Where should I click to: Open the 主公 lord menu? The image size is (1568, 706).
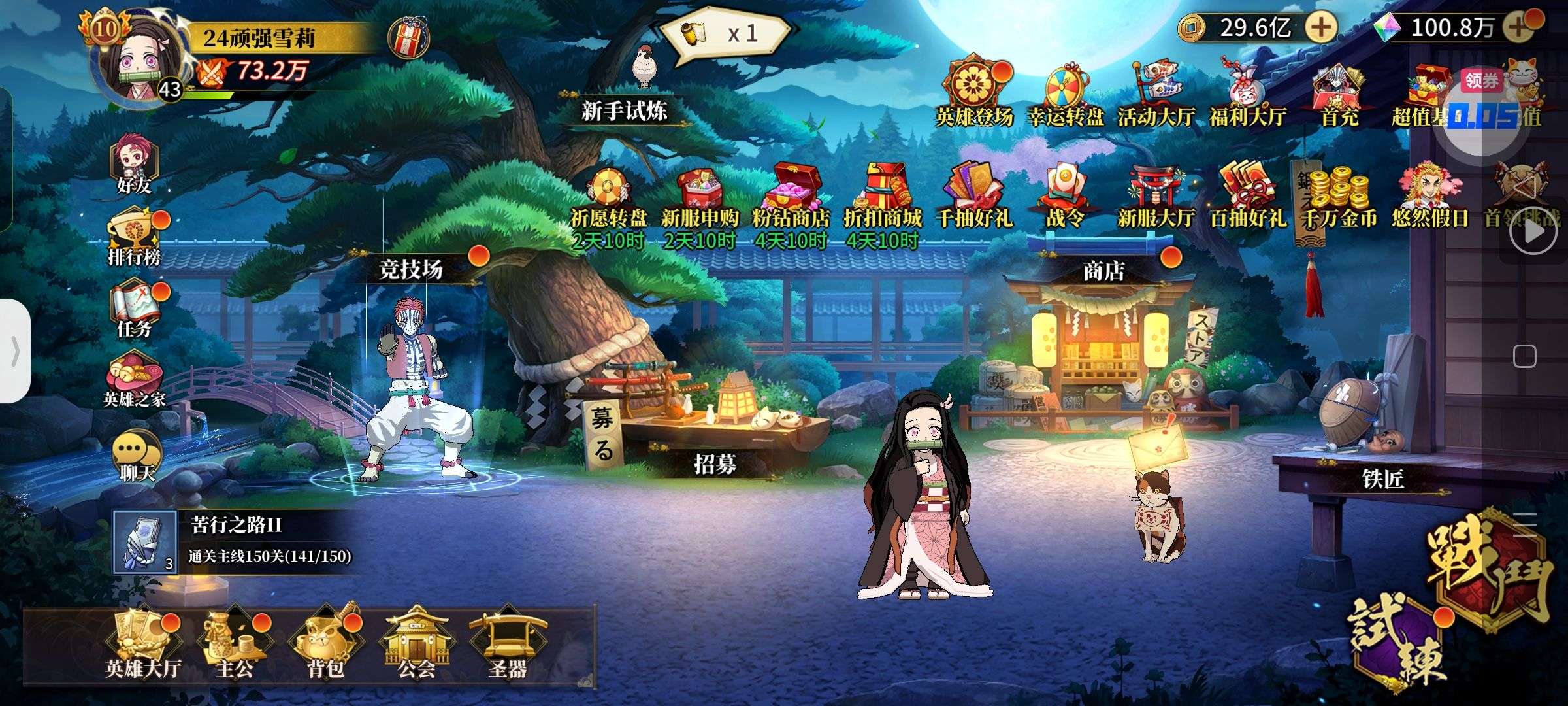pos(234,644)
